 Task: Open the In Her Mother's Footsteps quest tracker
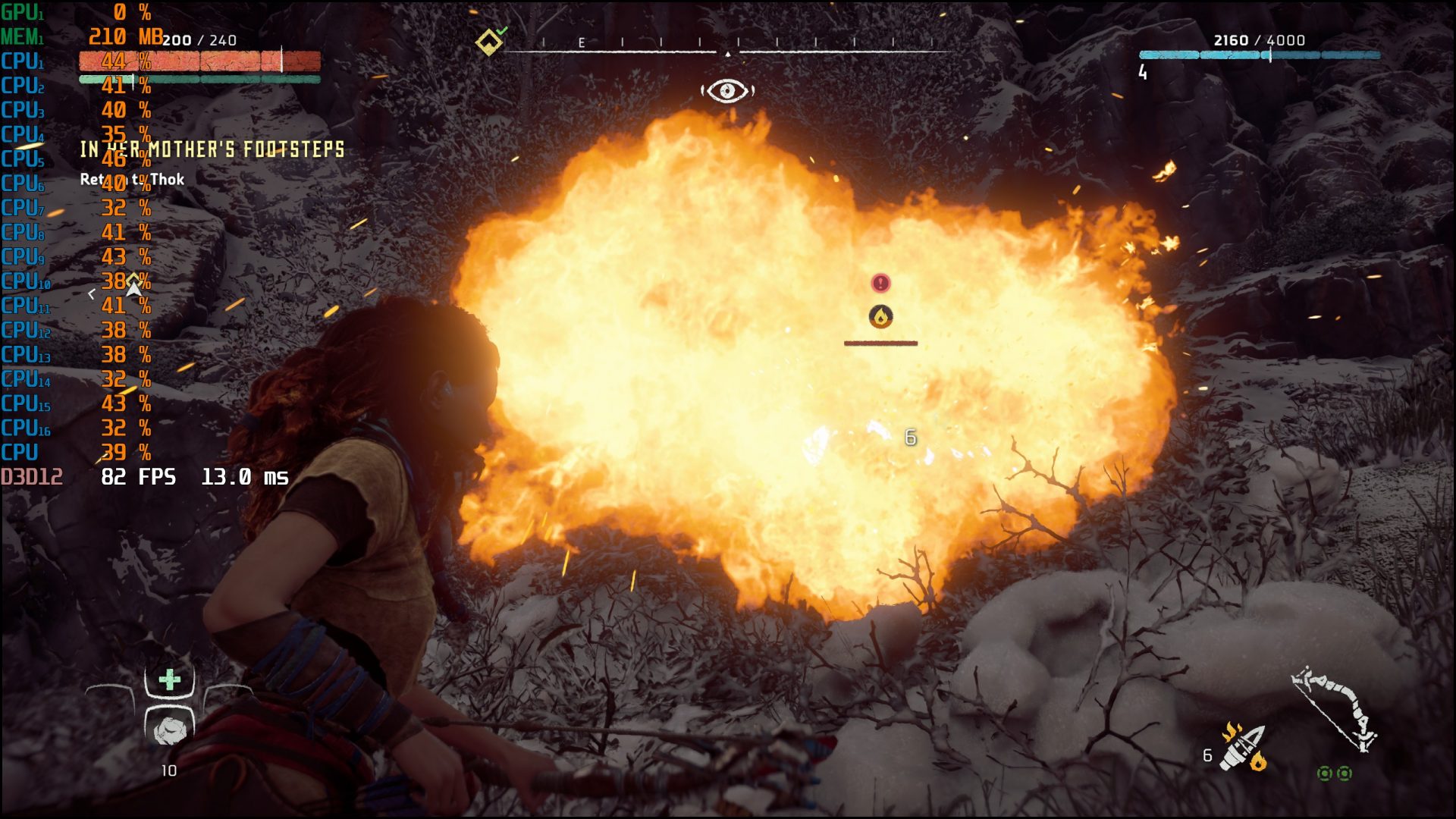click(212, 149)
